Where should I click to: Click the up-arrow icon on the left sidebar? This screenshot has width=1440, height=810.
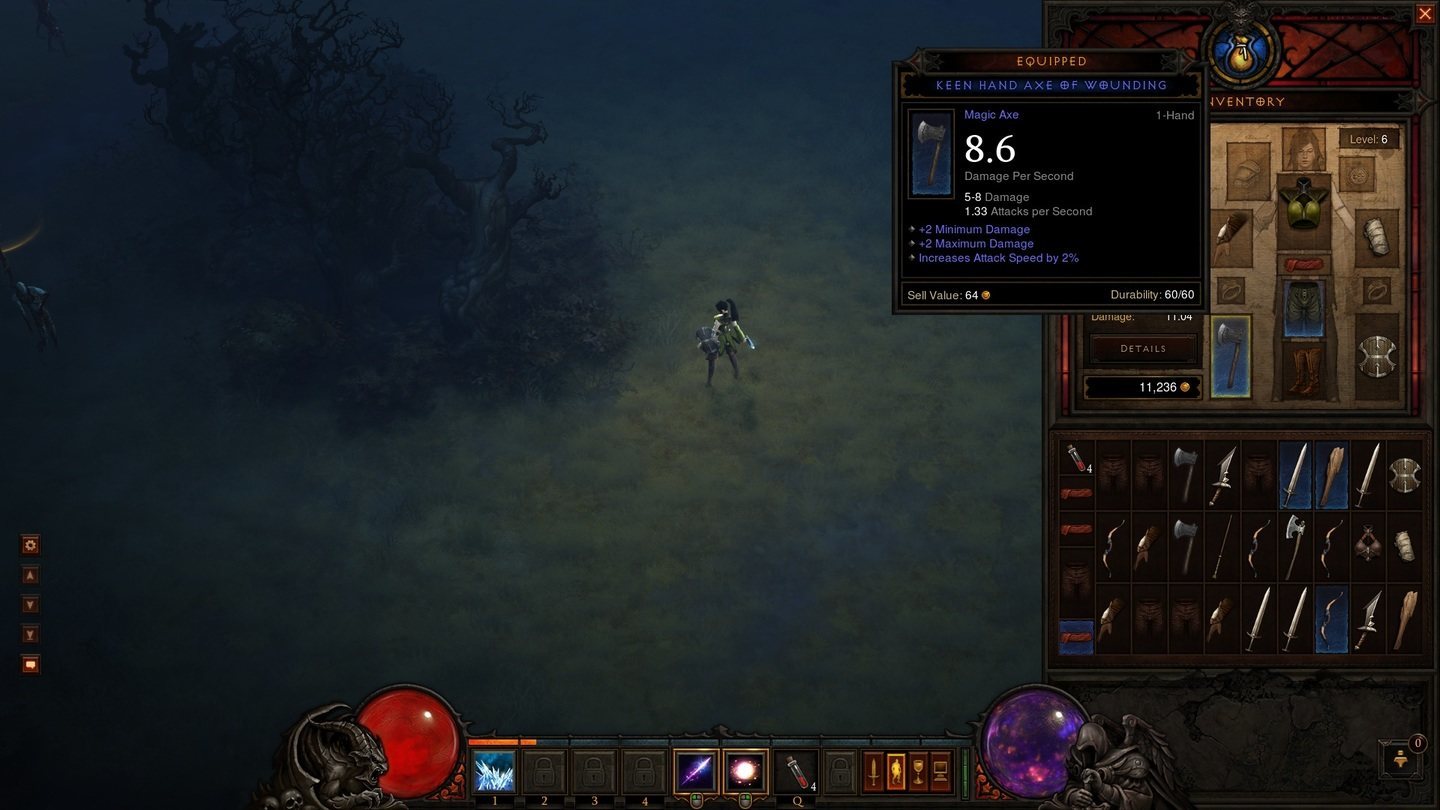(30, 574)
